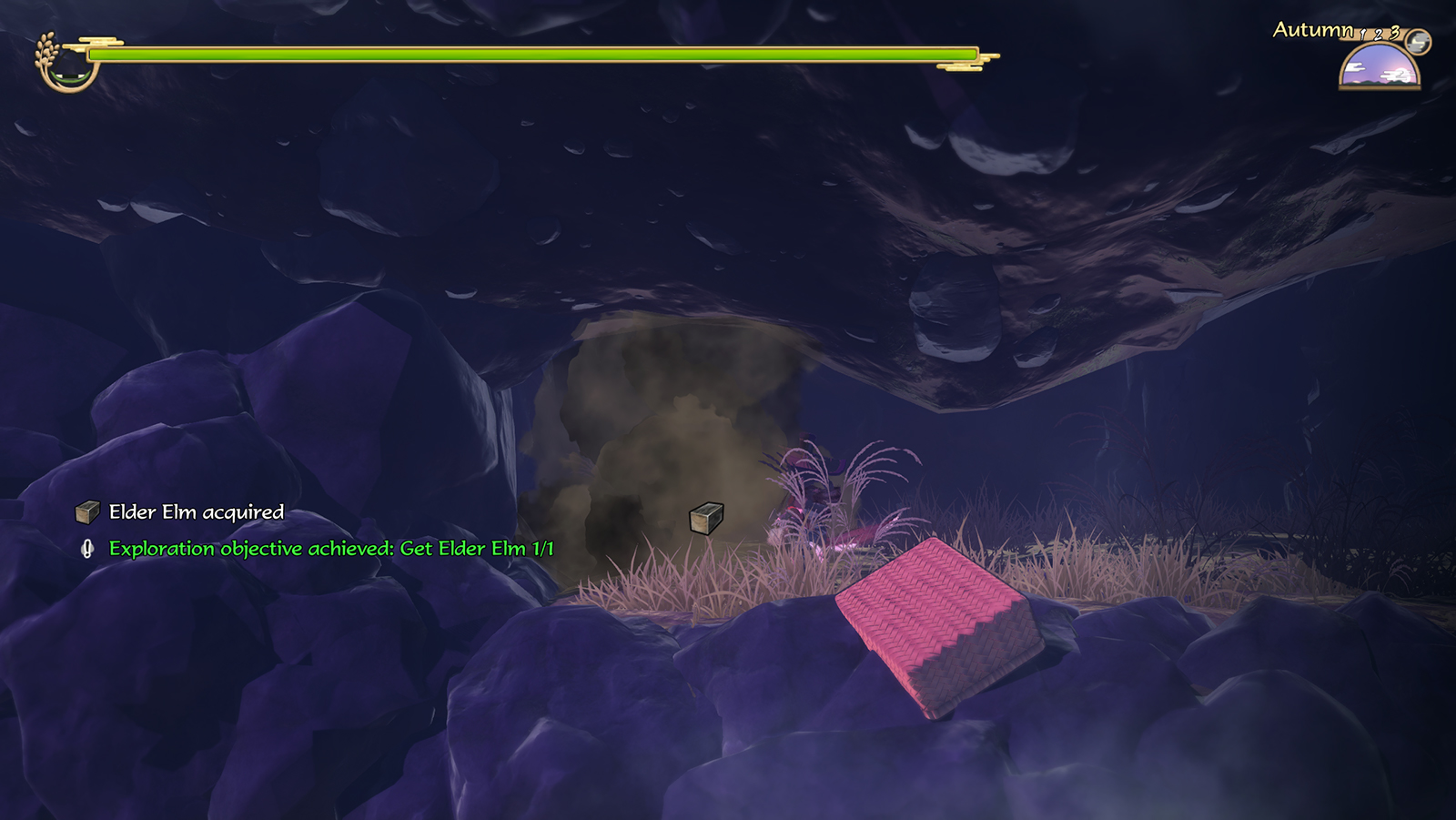
Task: Click the gold ornament left of the health bar
Action: click(95, 42)
